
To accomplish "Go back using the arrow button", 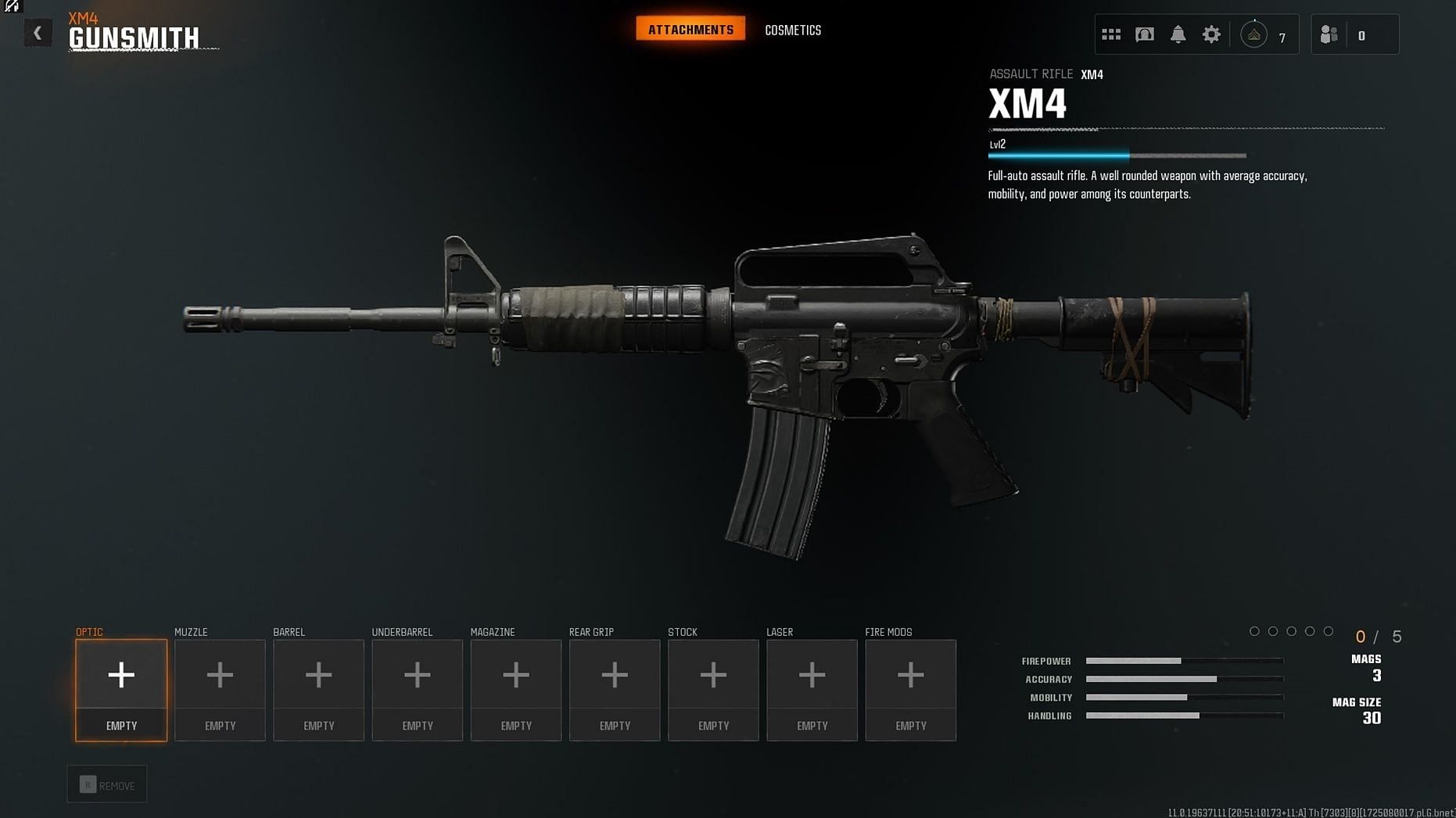I will (x=37, y=34).
